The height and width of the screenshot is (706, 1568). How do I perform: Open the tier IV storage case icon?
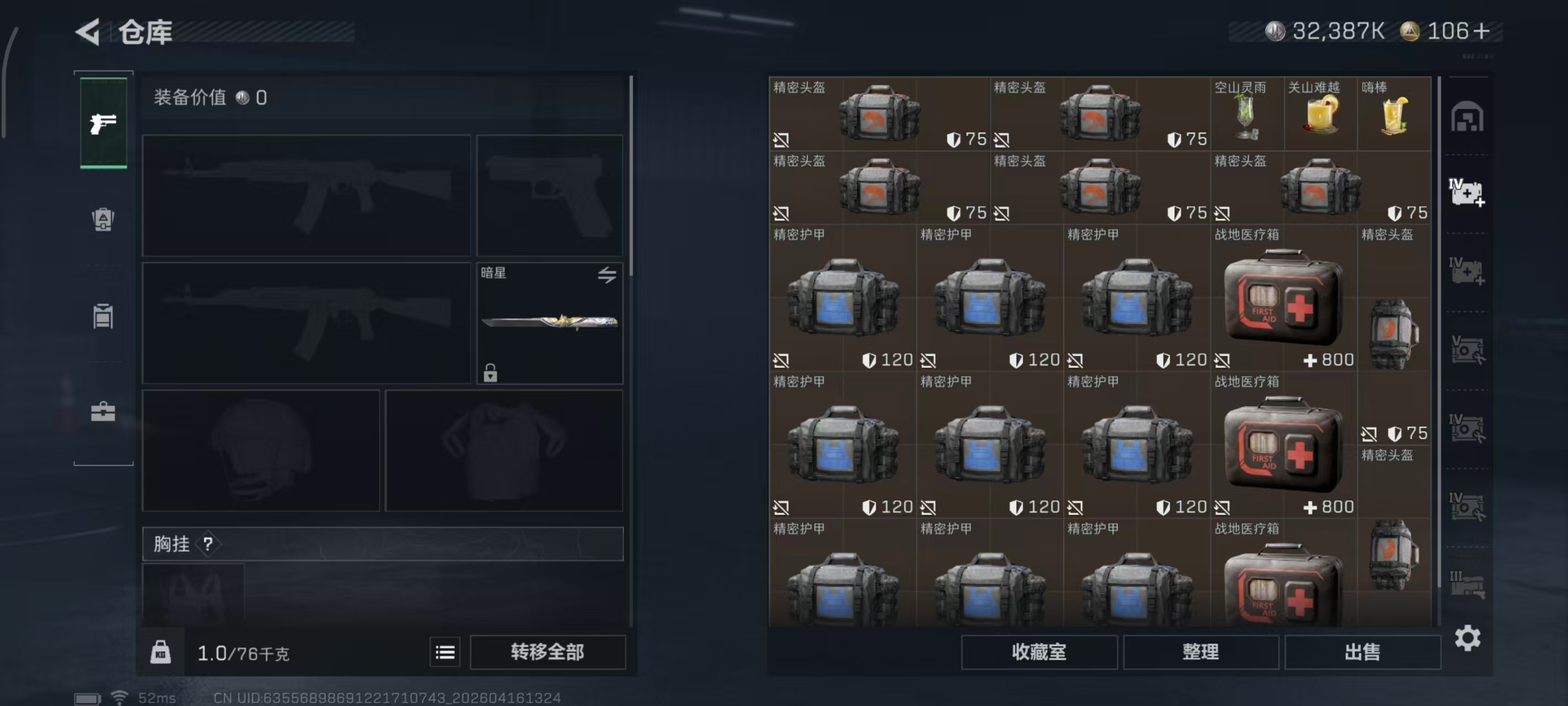coord(1469,192)
